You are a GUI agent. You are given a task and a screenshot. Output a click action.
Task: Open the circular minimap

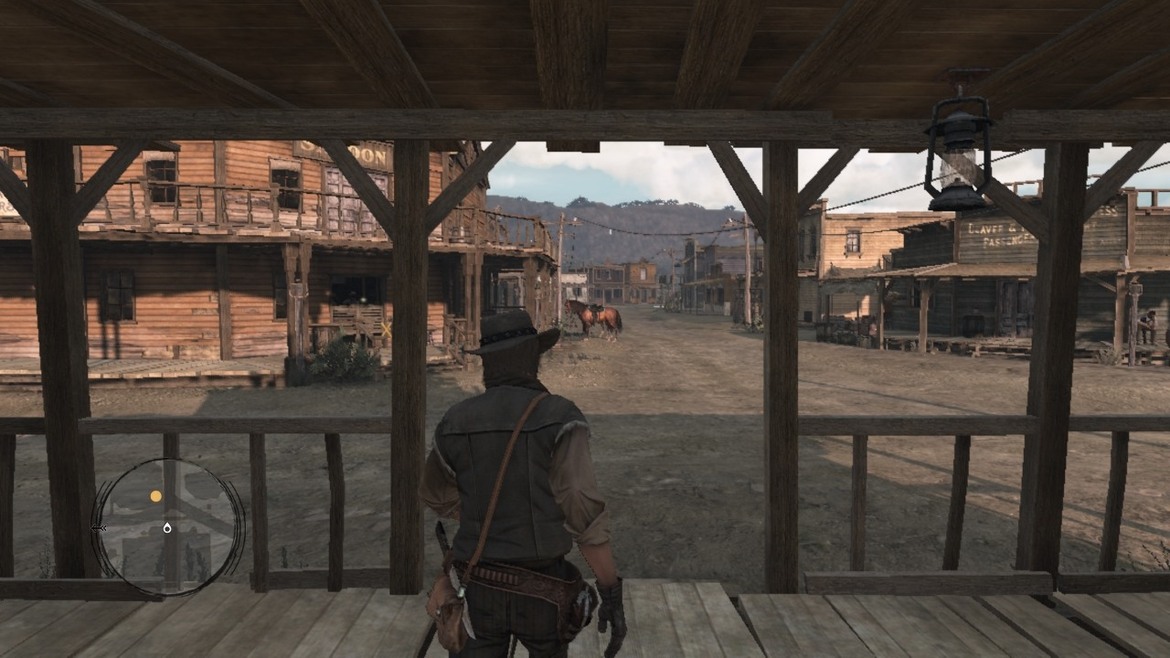click(168, 527)
